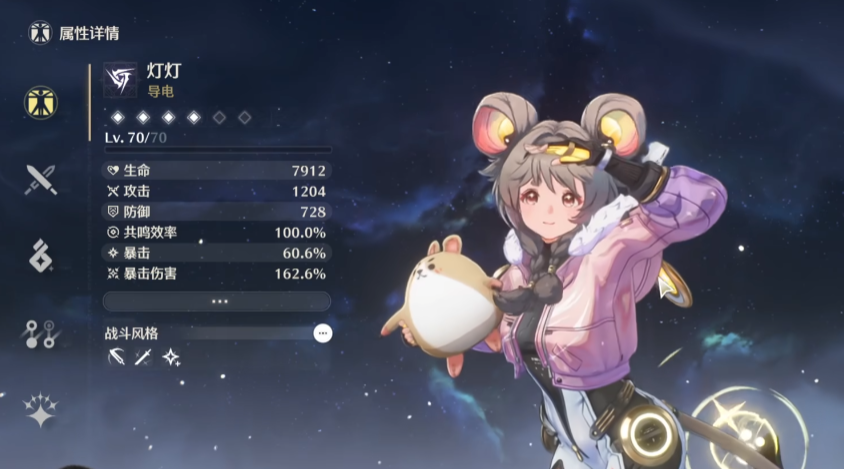Open 战斗风格 details via the round ellipsis button

322,334
